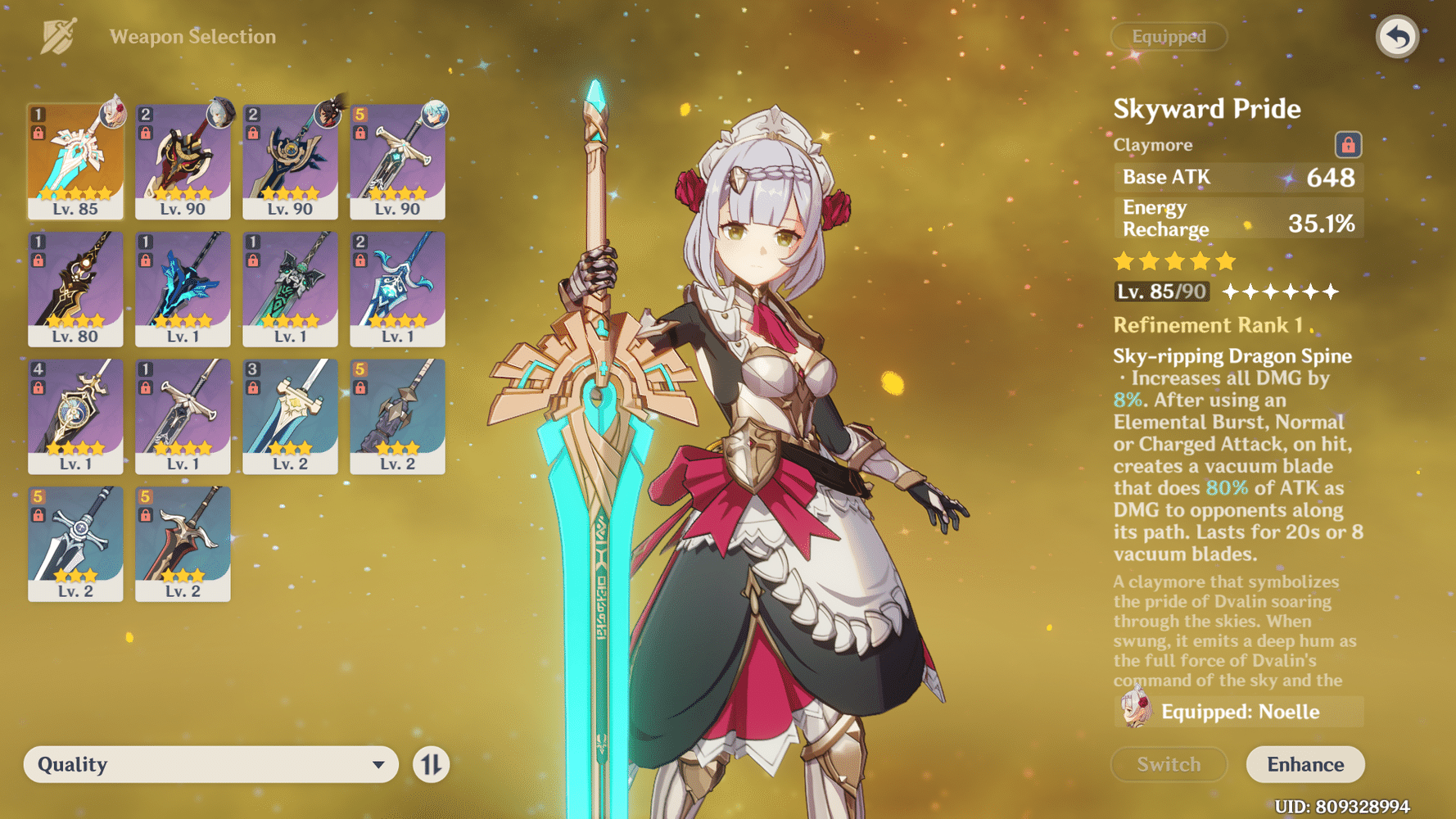
Task: Click the Quality dropdown arrow
Action: [378, 764]
